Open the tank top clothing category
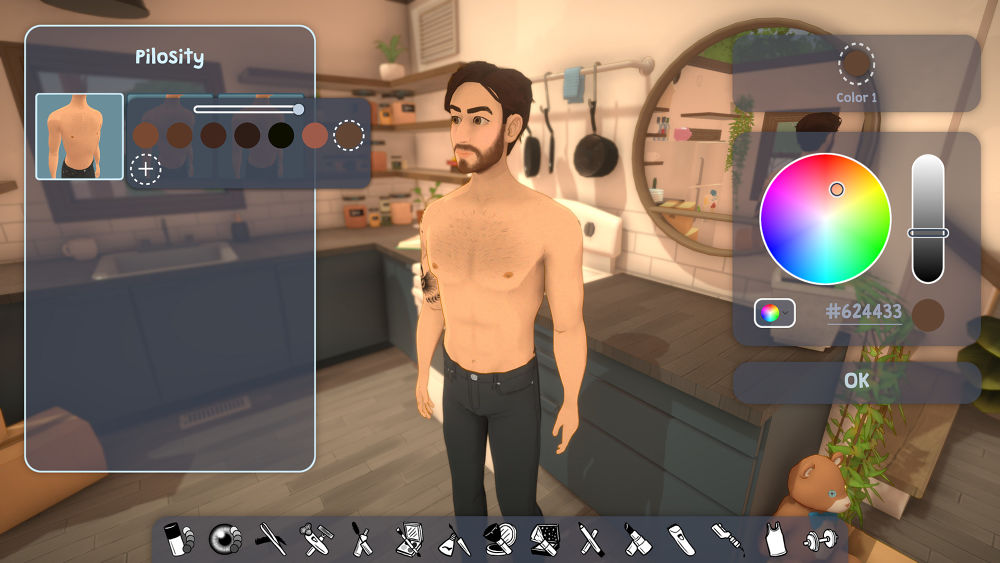 point(771,540)
